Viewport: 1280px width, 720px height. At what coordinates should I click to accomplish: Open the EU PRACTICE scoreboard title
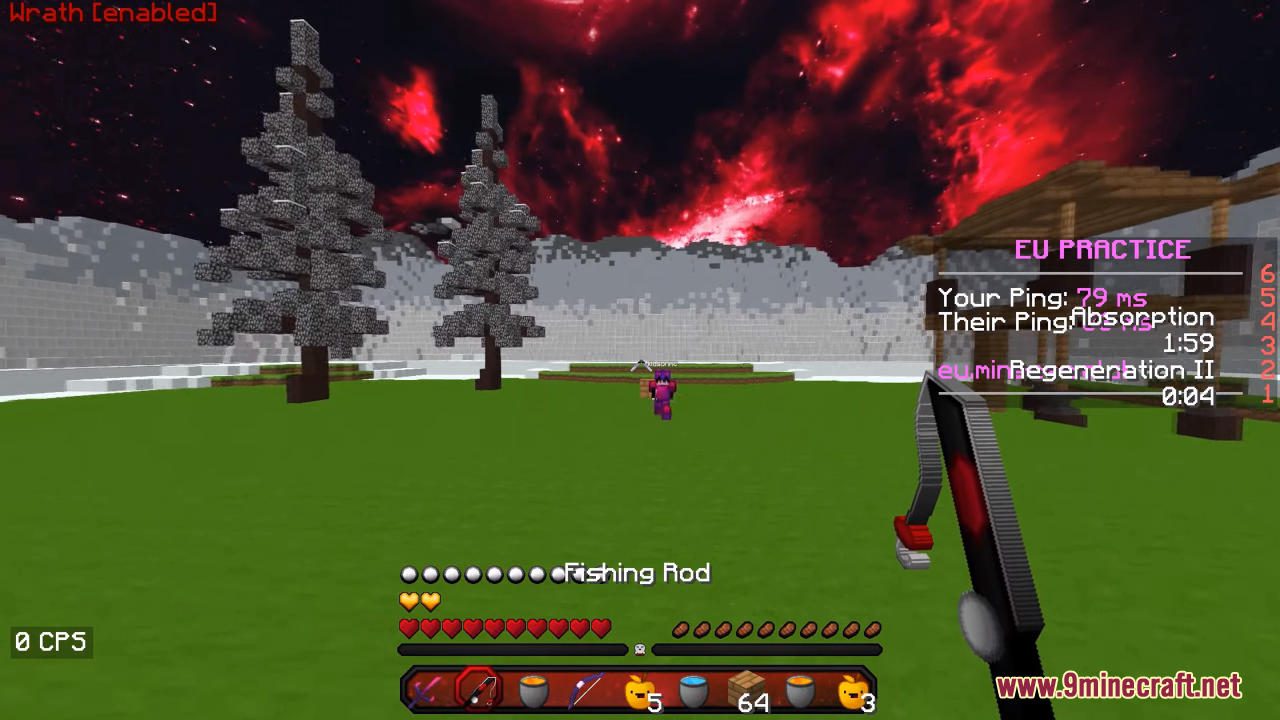[x=1102, y=249]
